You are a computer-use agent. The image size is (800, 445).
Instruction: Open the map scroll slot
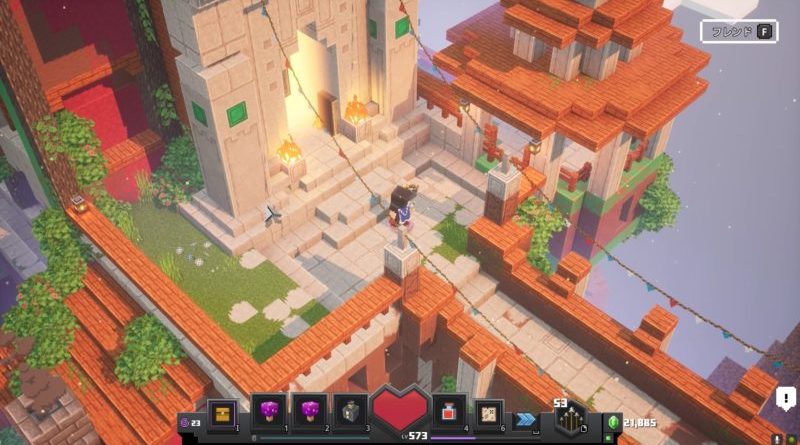click(x=490, y=410)
